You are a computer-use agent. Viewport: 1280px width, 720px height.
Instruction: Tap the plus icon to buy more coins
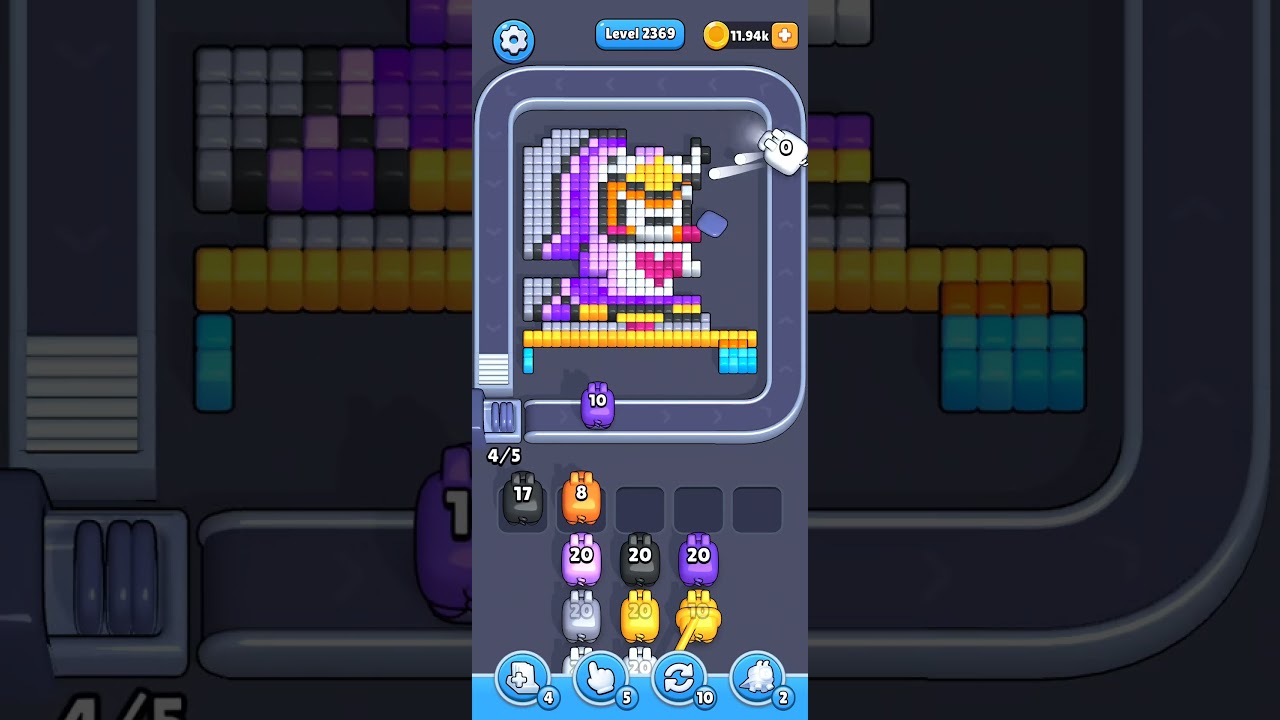785,35
